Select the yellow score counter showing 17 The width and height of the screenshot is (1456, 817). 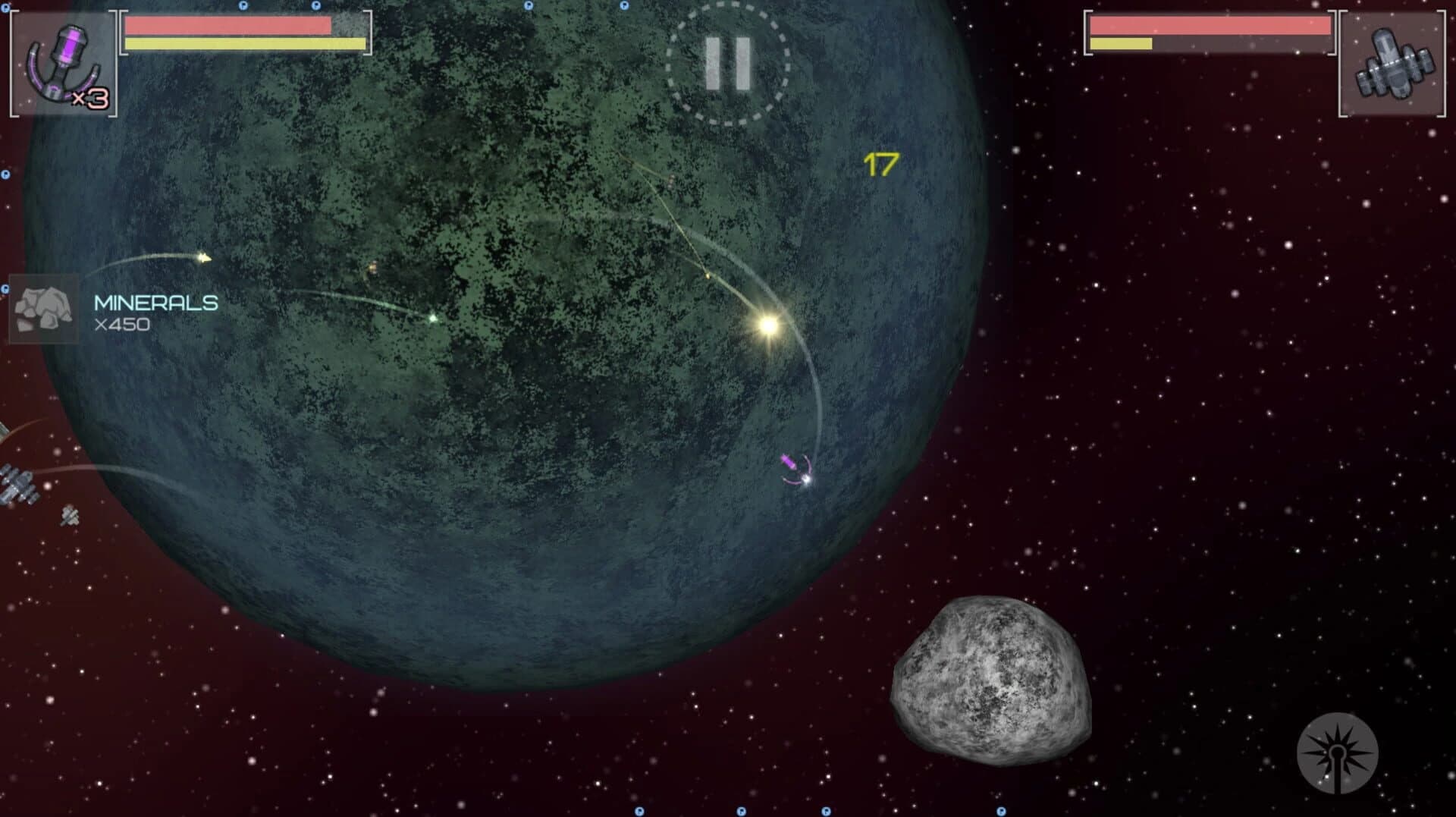[878, 162]
